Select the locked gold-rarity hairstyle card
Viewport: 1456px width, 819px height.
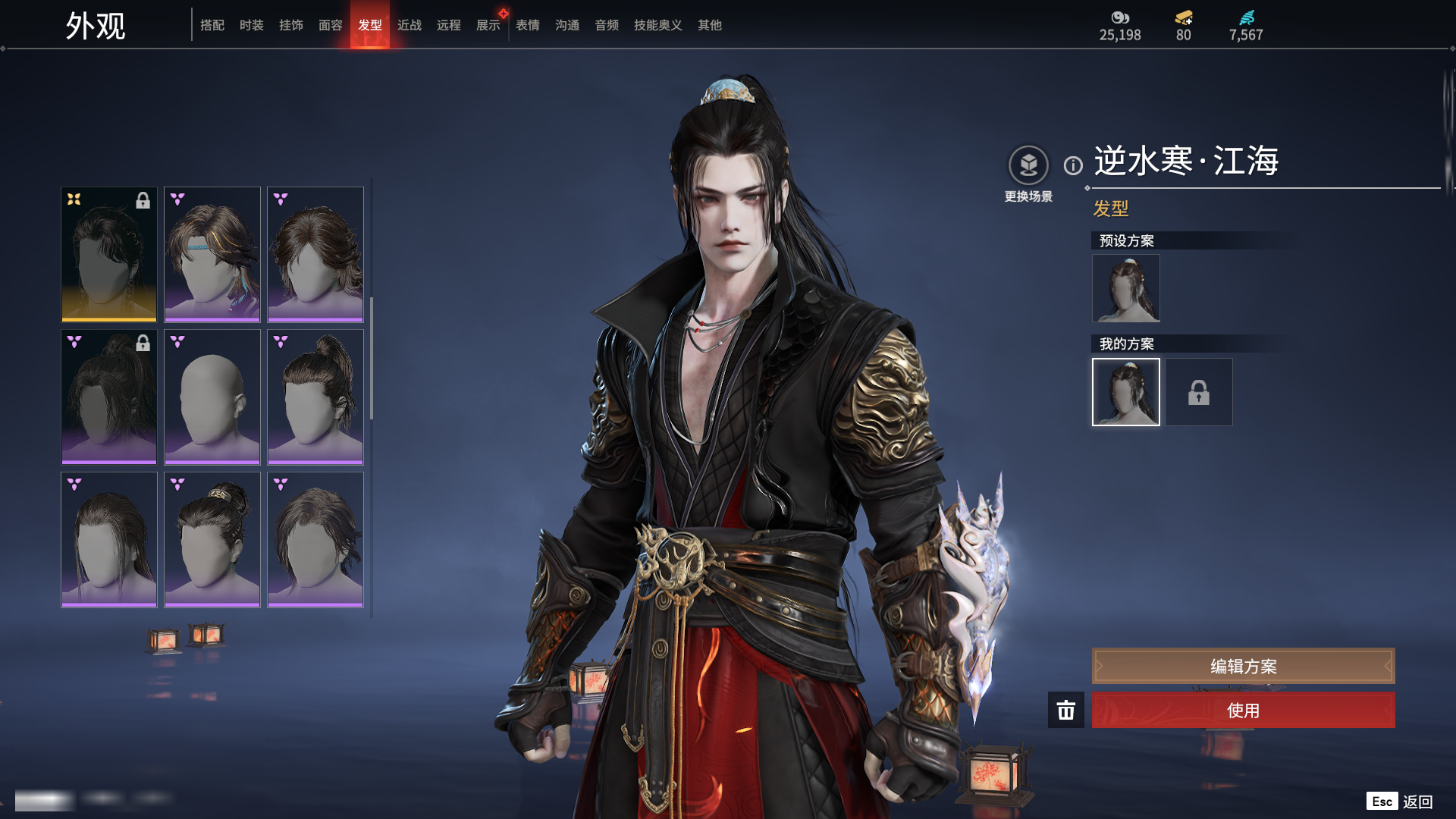[109, 254]
